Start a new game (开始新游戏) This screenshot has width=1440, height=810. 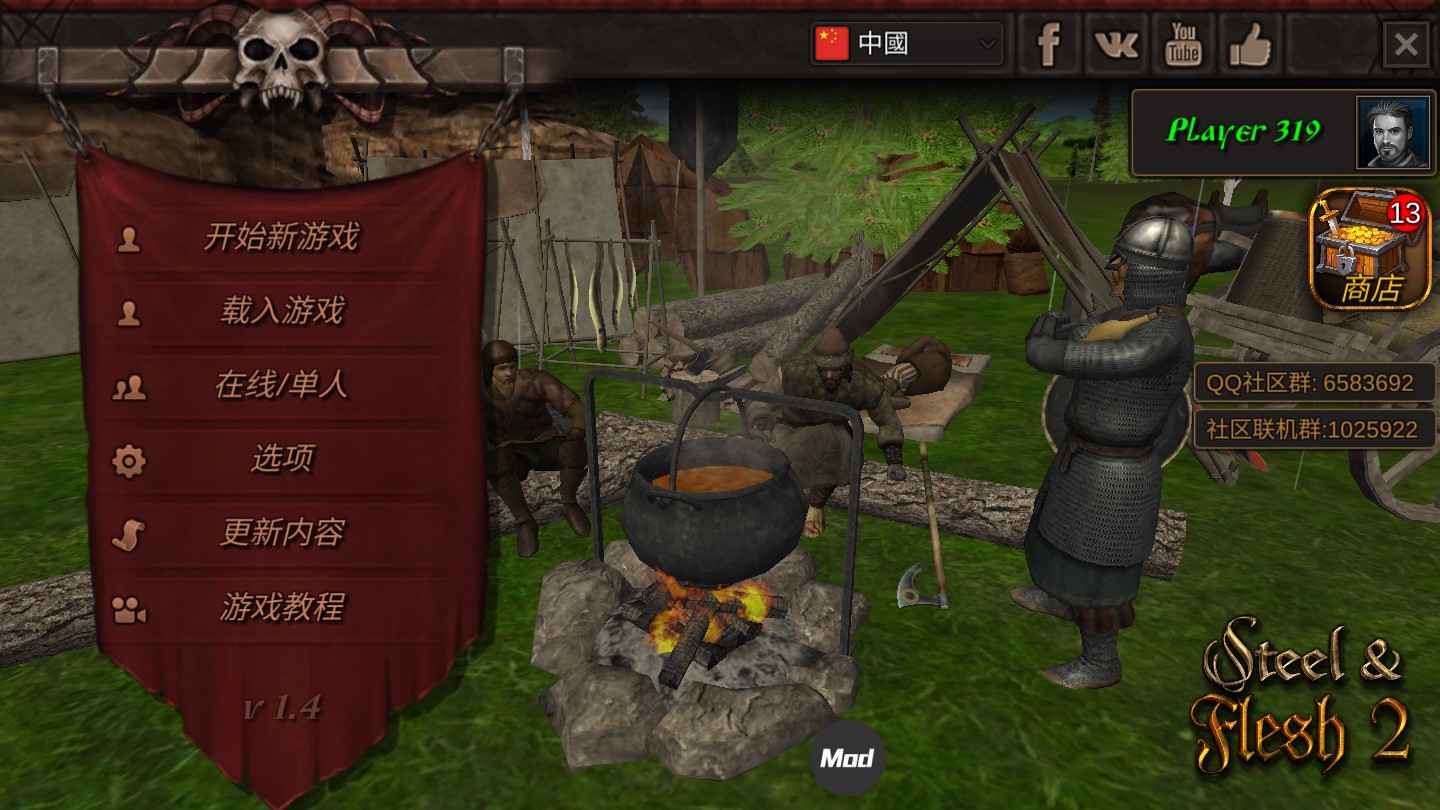click(281, 238)
